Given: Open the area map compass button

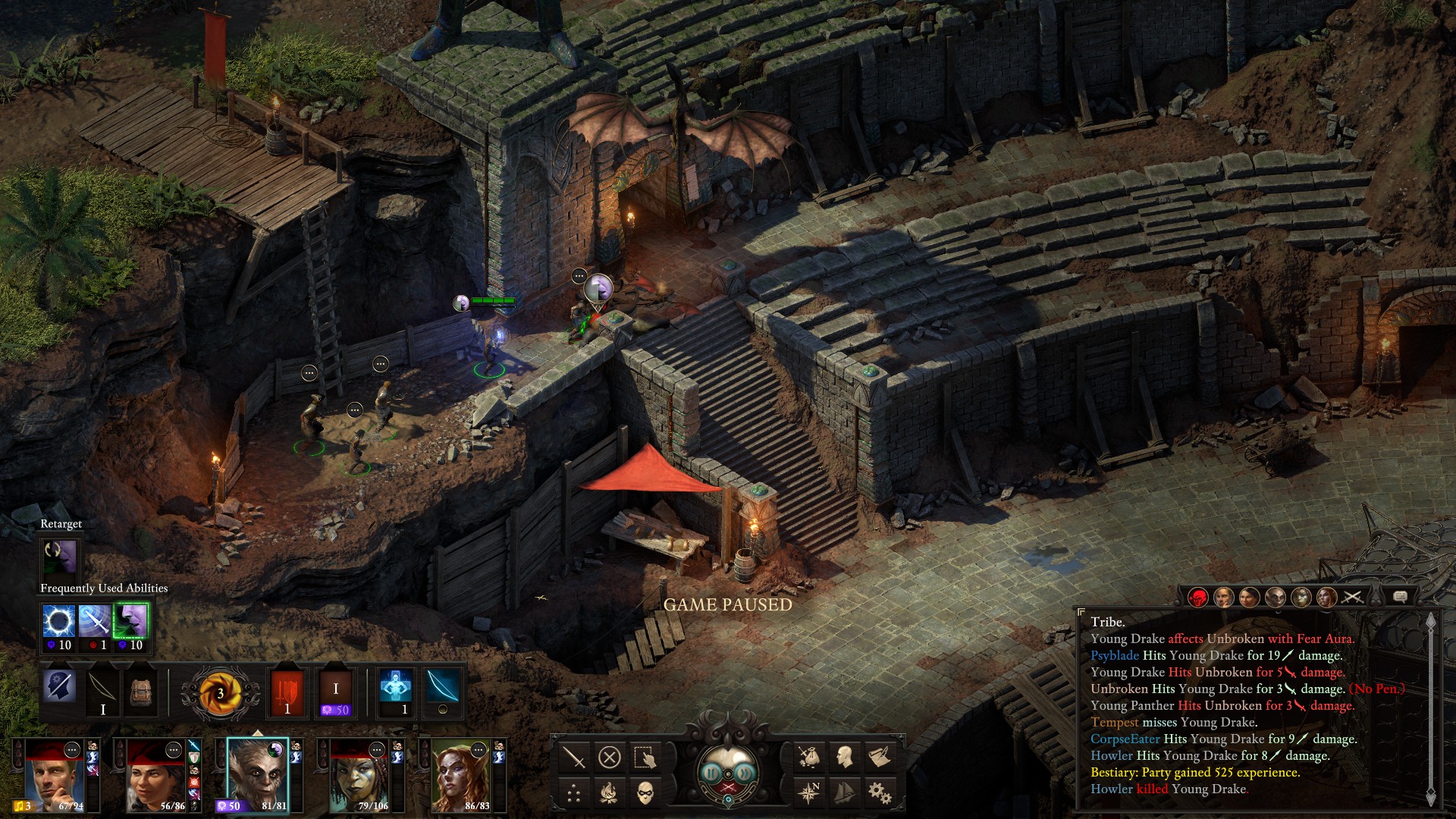Looking at the screenshot, I should [809, 792].
